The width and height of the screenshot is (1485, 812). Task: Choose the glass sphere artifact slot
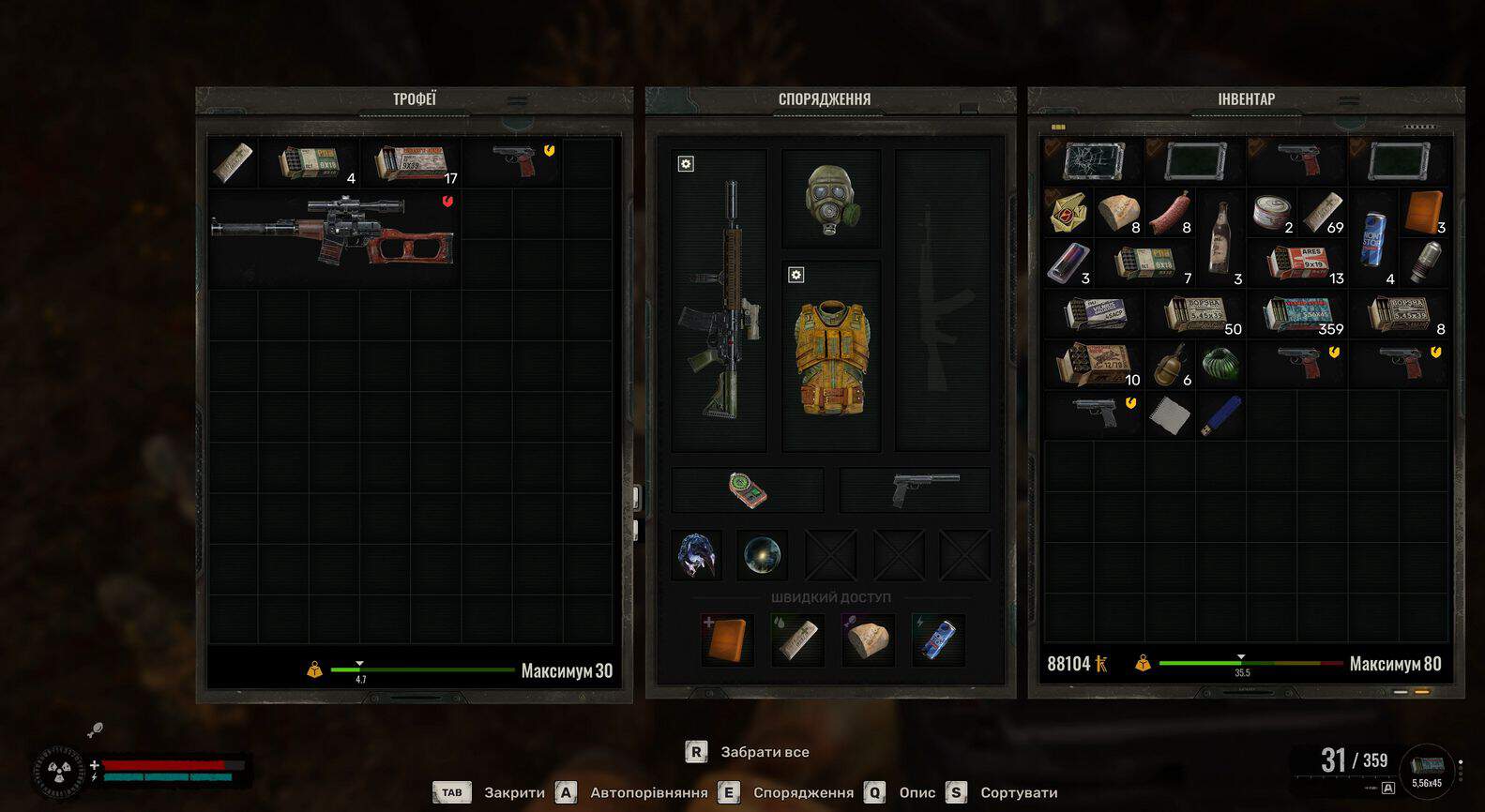761,555
